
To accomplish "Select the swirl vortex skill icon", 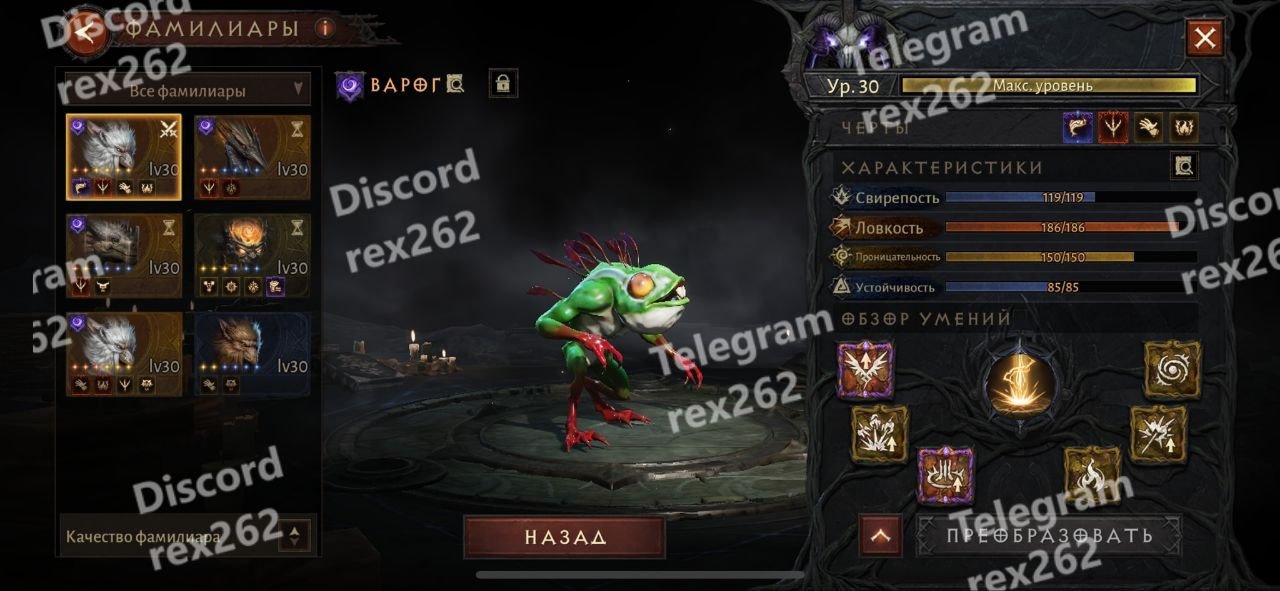I will 1172,369.
